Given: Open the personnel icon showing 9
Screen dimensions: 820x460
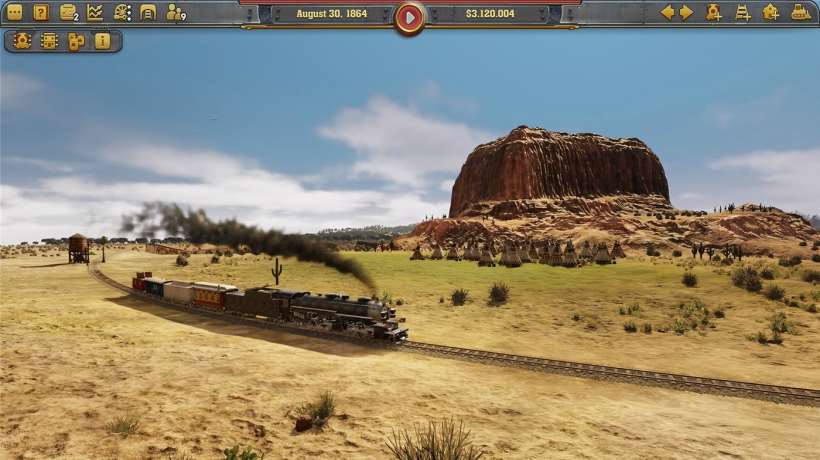Looking at the screenshot, I should 175,12.
